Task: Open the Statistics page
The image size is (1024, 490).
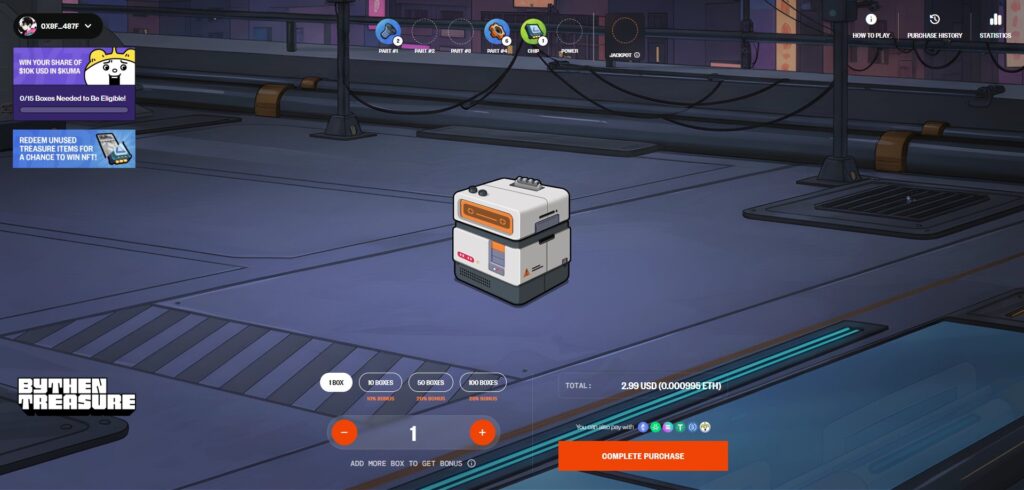Action: (x=995, y=26)
